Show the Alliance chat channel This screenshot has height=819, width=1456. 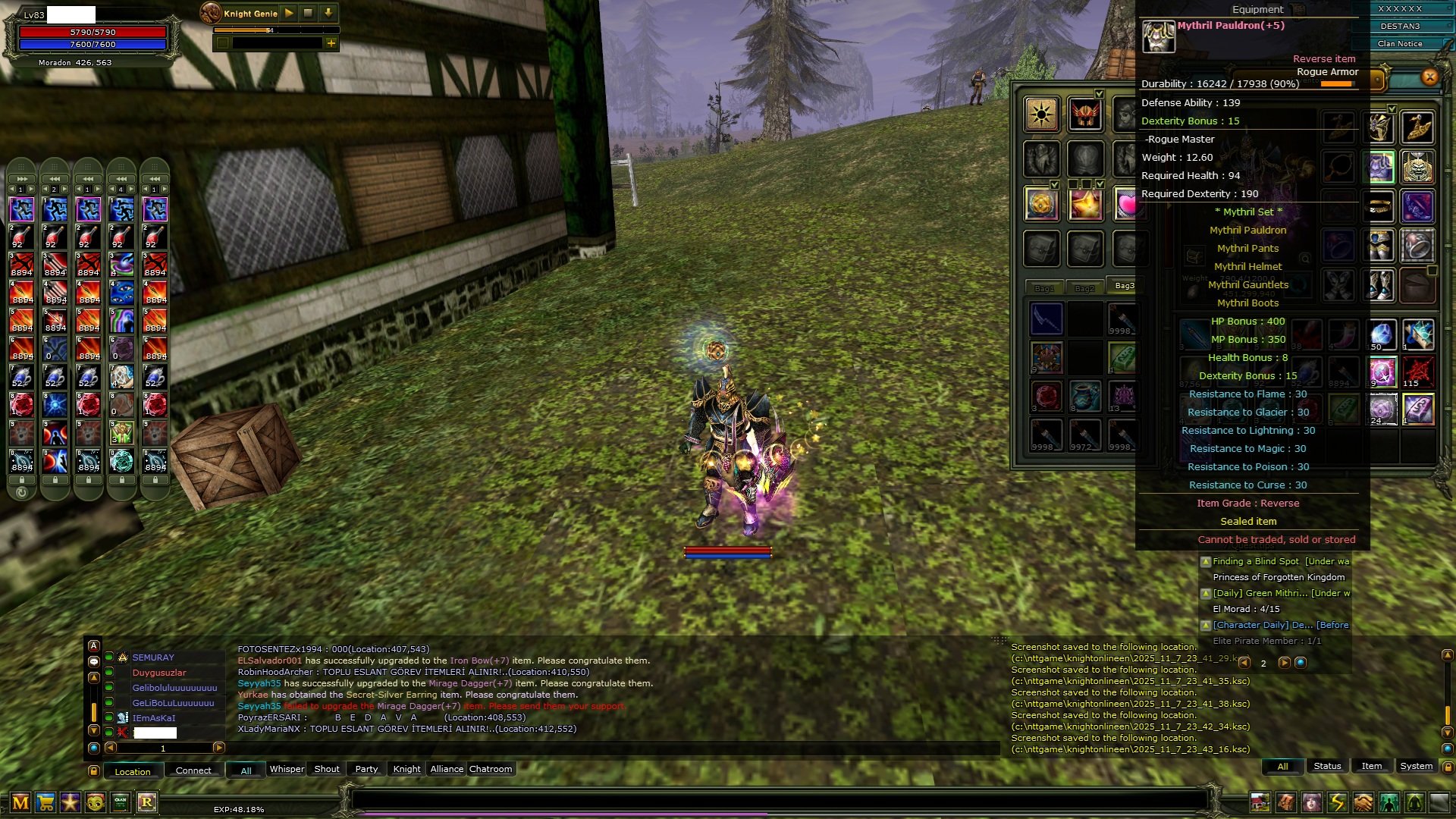[x=447, y=769]
